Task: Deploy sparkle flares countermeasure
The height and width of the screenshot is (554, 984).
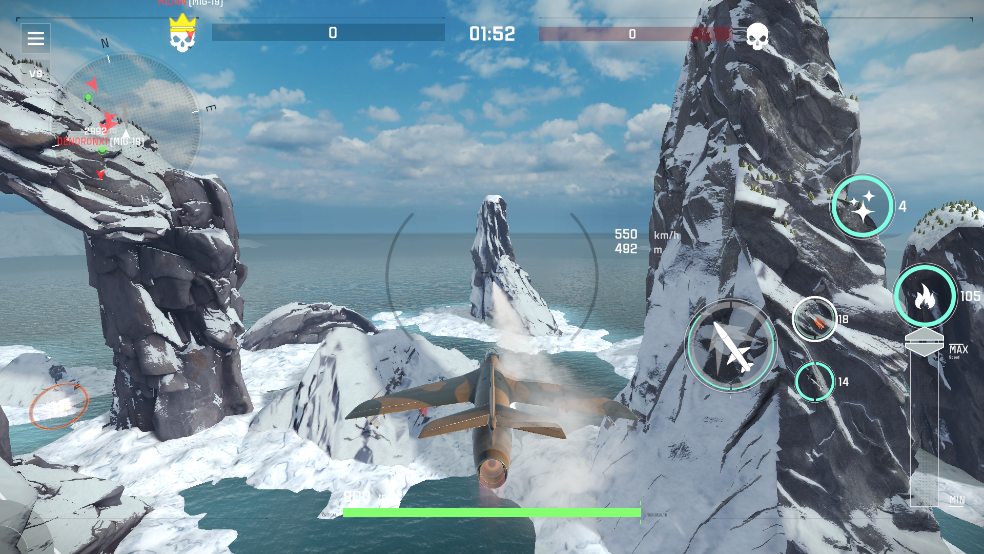Action: tap(862, 207)
